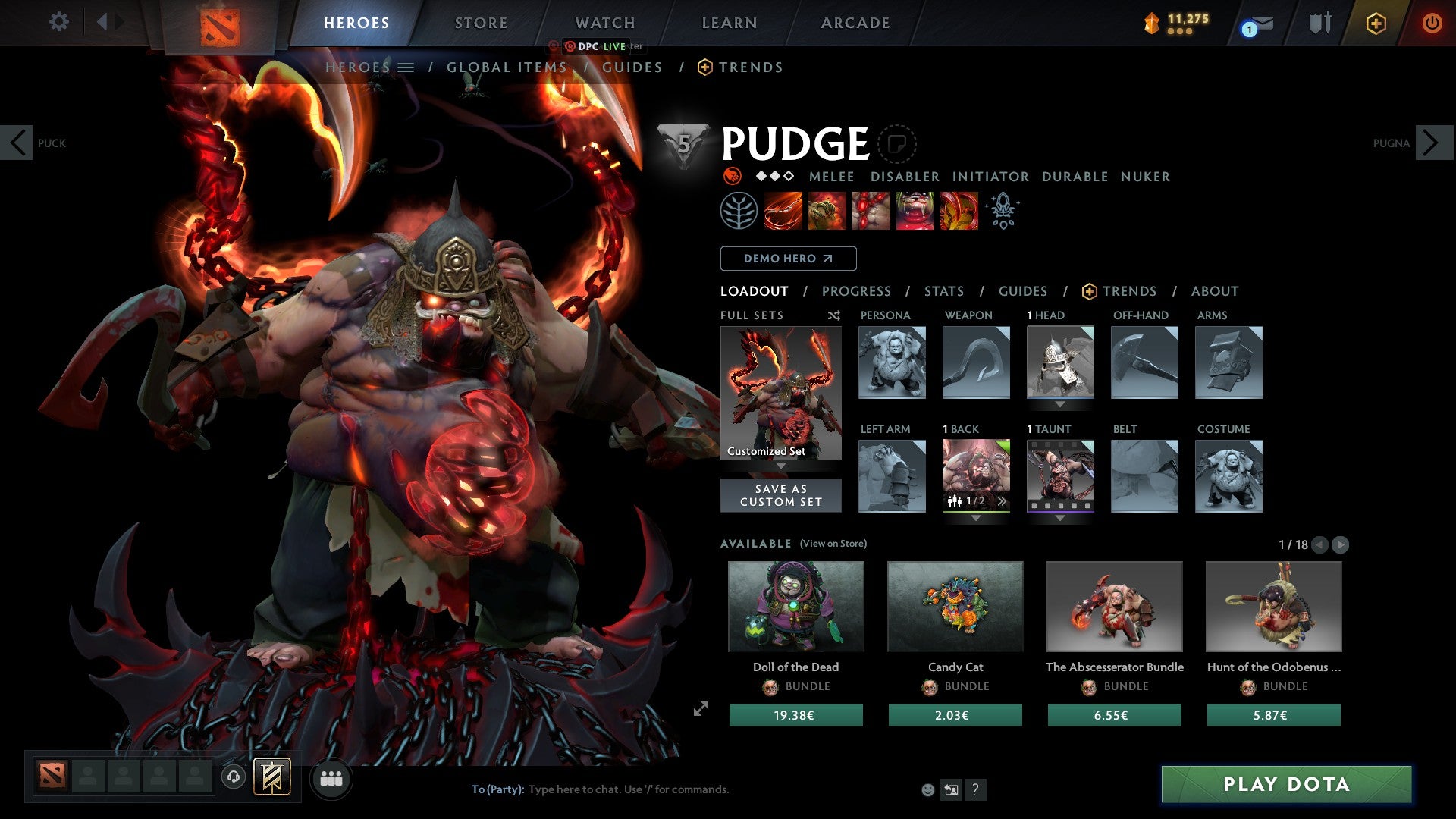Open the settings gear icon

(x=58, y=22)
